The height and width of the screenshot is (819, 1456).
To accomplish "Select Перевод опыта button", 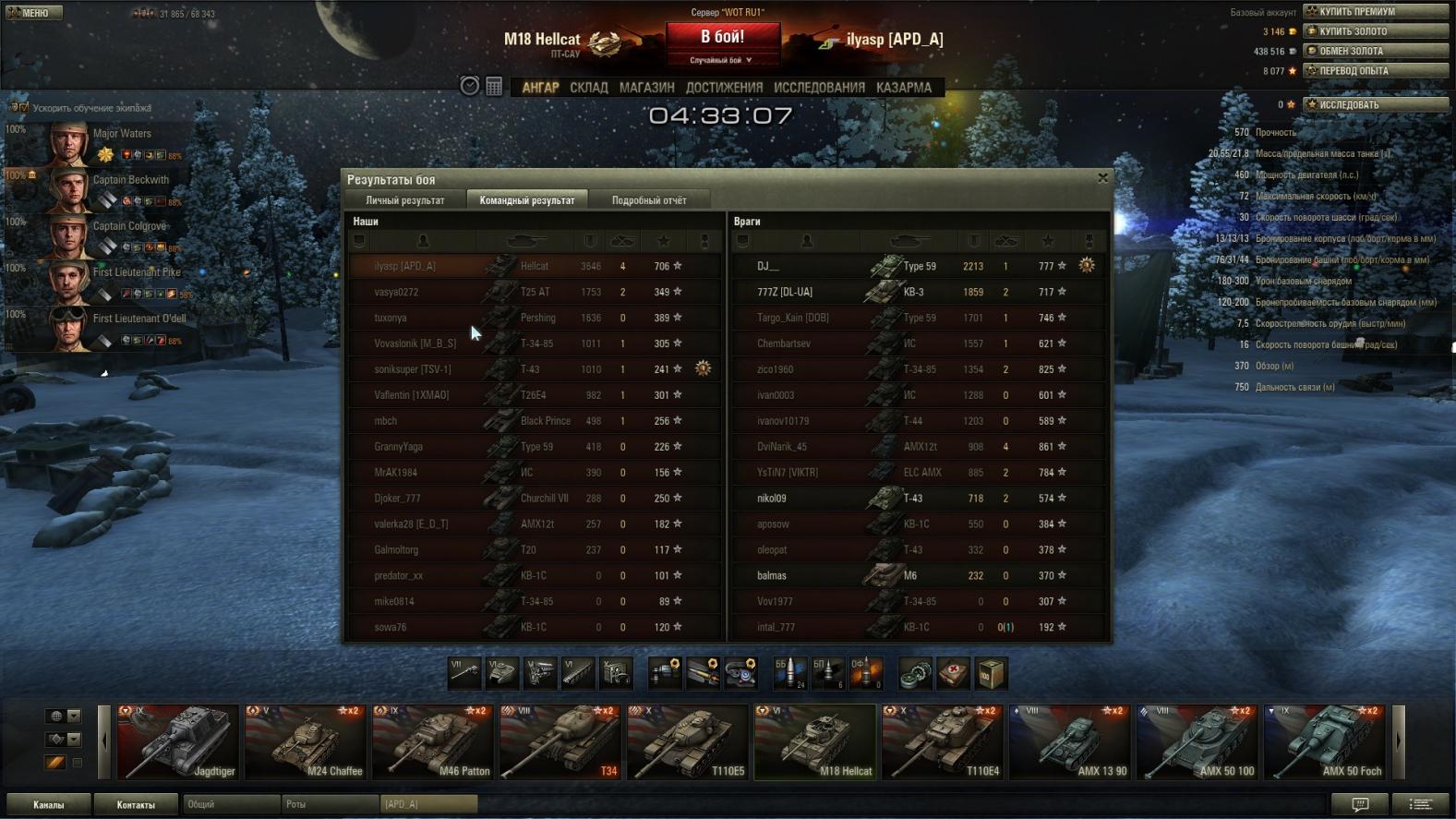I will (x=1375, y=70).
